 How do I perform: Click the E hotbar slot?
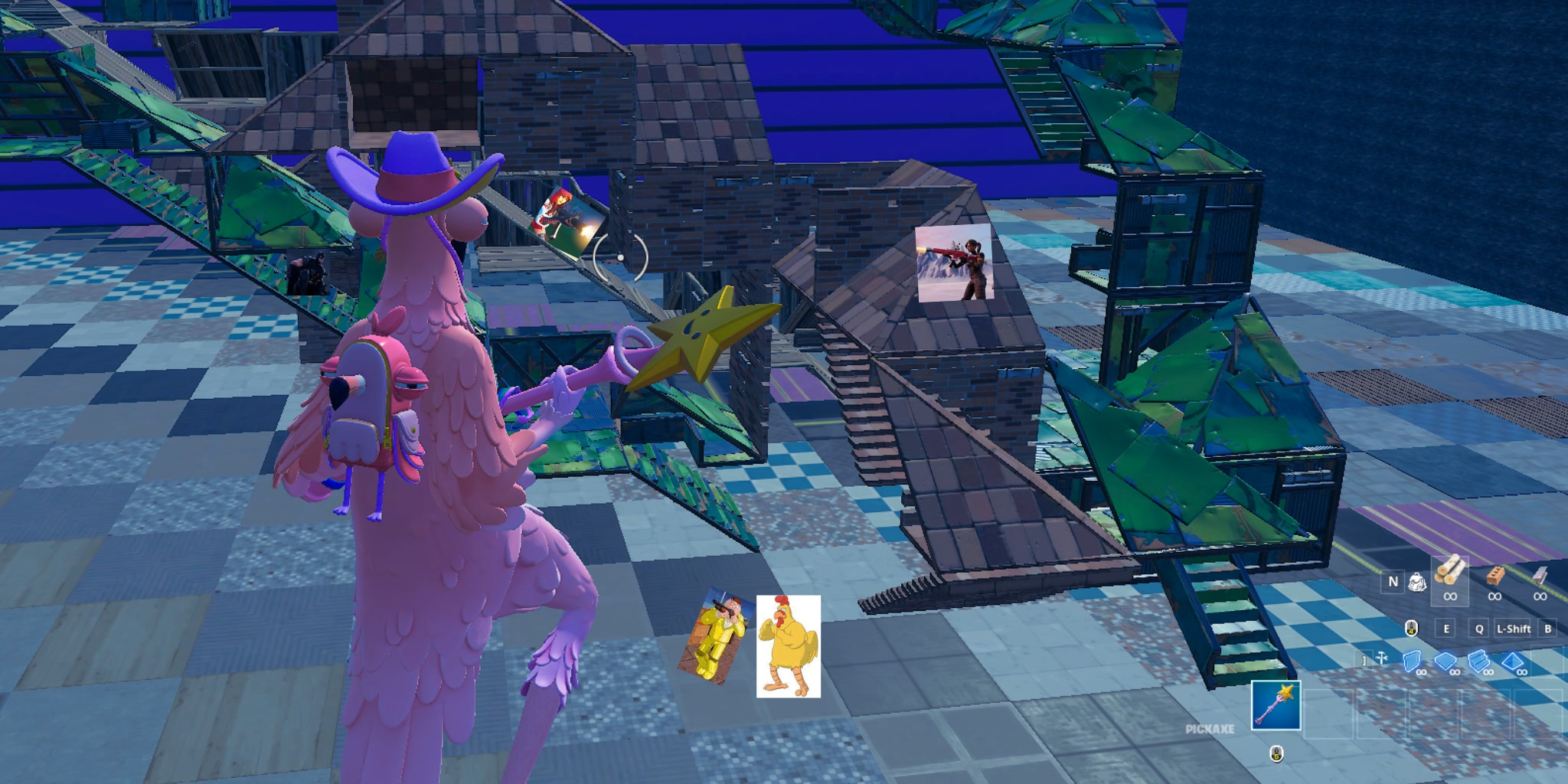pos(1445,629)
